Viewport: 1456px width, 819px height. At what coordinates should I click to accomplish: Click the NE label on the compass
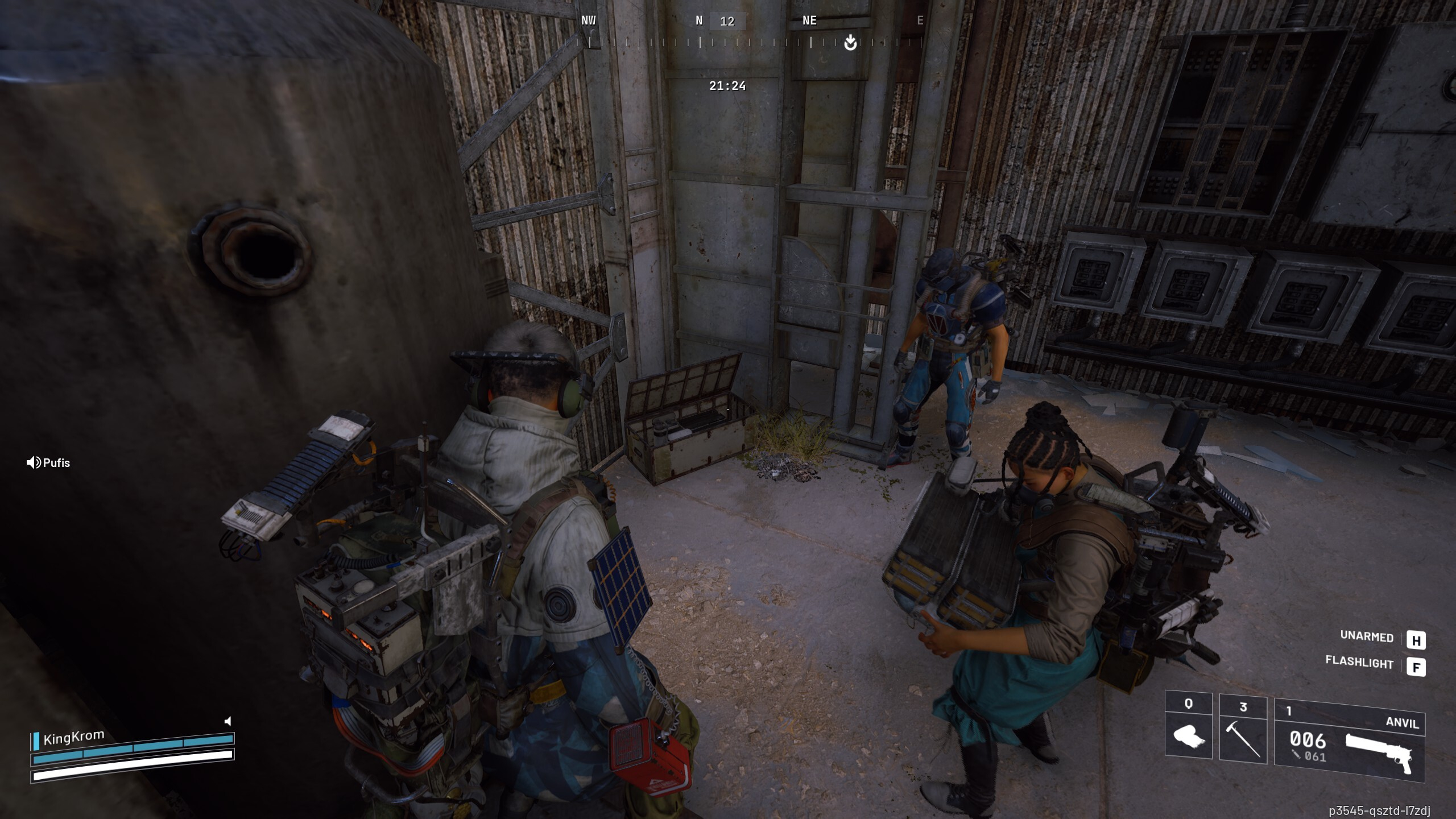[808, 20]
